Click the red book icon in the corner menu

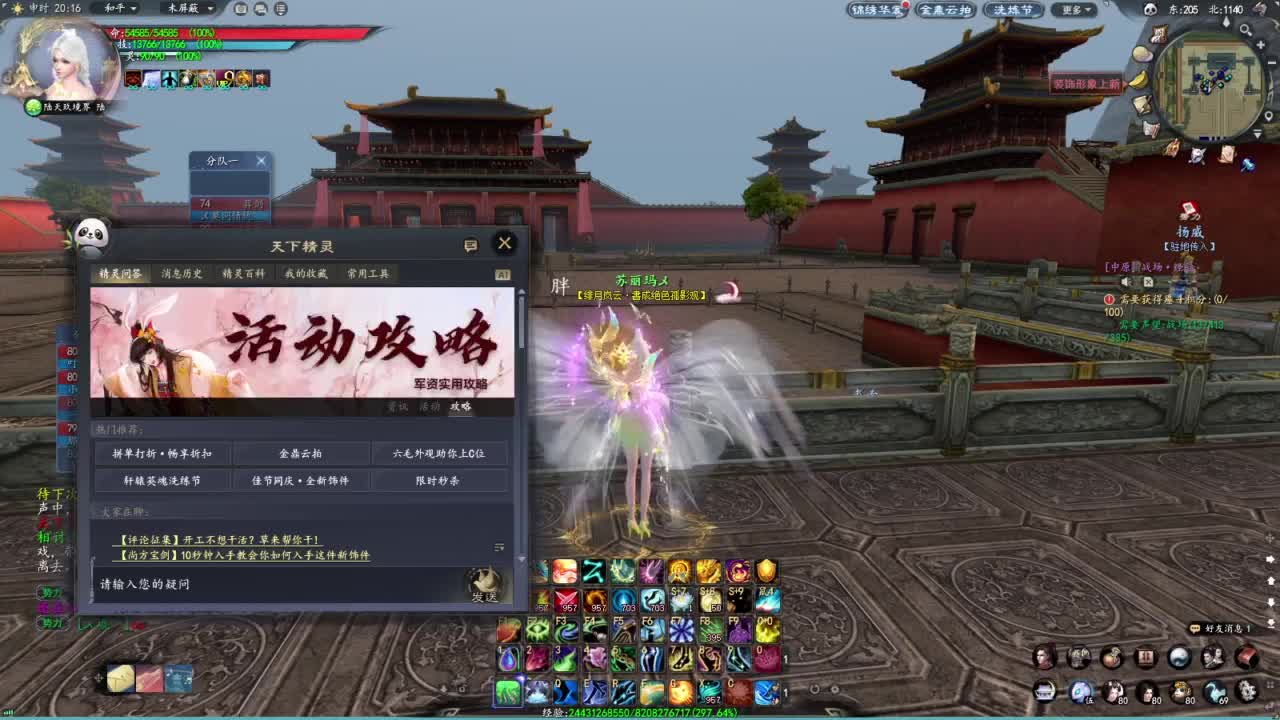[1247, 658]
